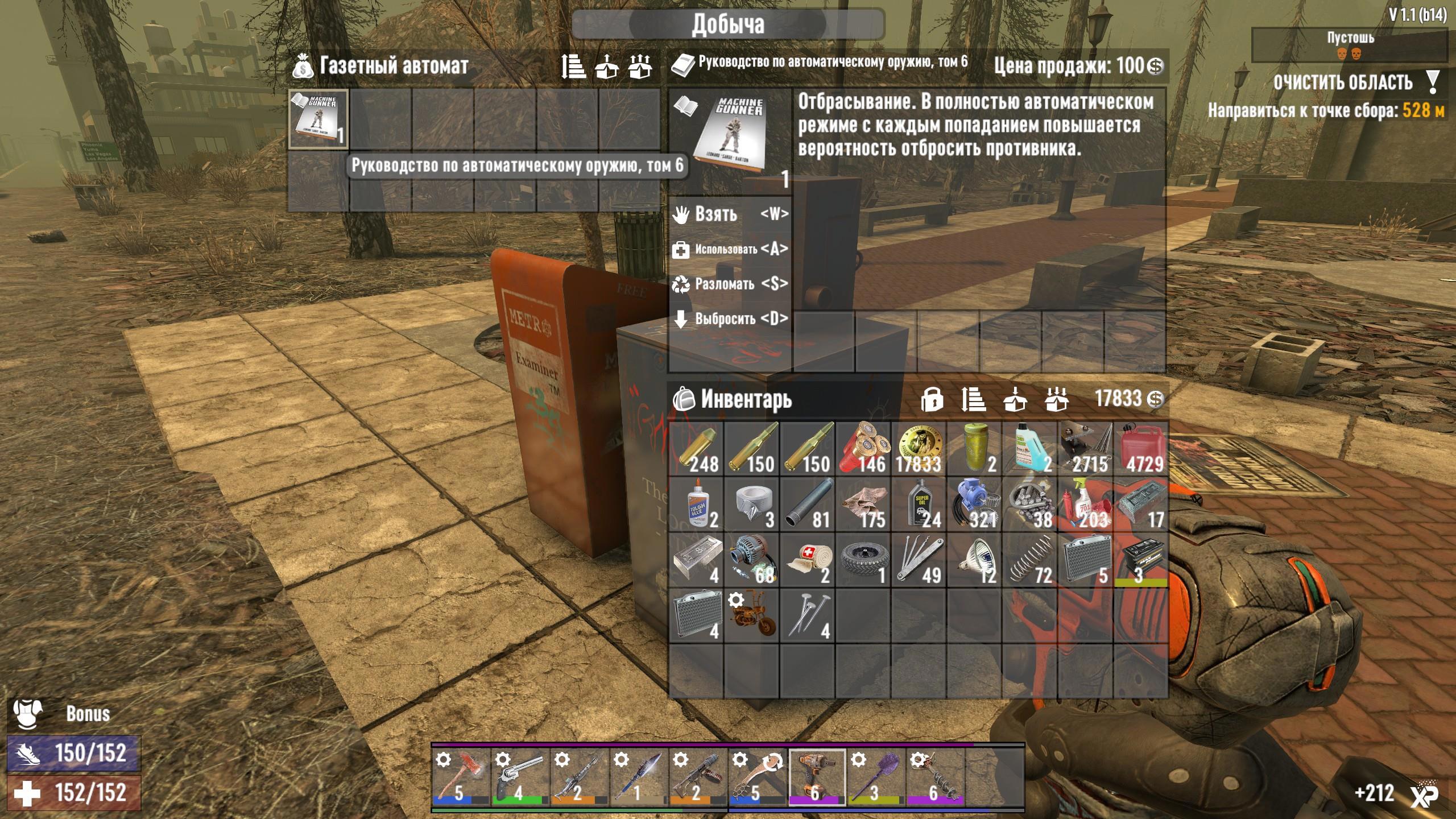Image resolution: width=1456 pixels, height=819 pixels.
Task: Sort the Газетный автомат loot container
Action: point(573,67)
